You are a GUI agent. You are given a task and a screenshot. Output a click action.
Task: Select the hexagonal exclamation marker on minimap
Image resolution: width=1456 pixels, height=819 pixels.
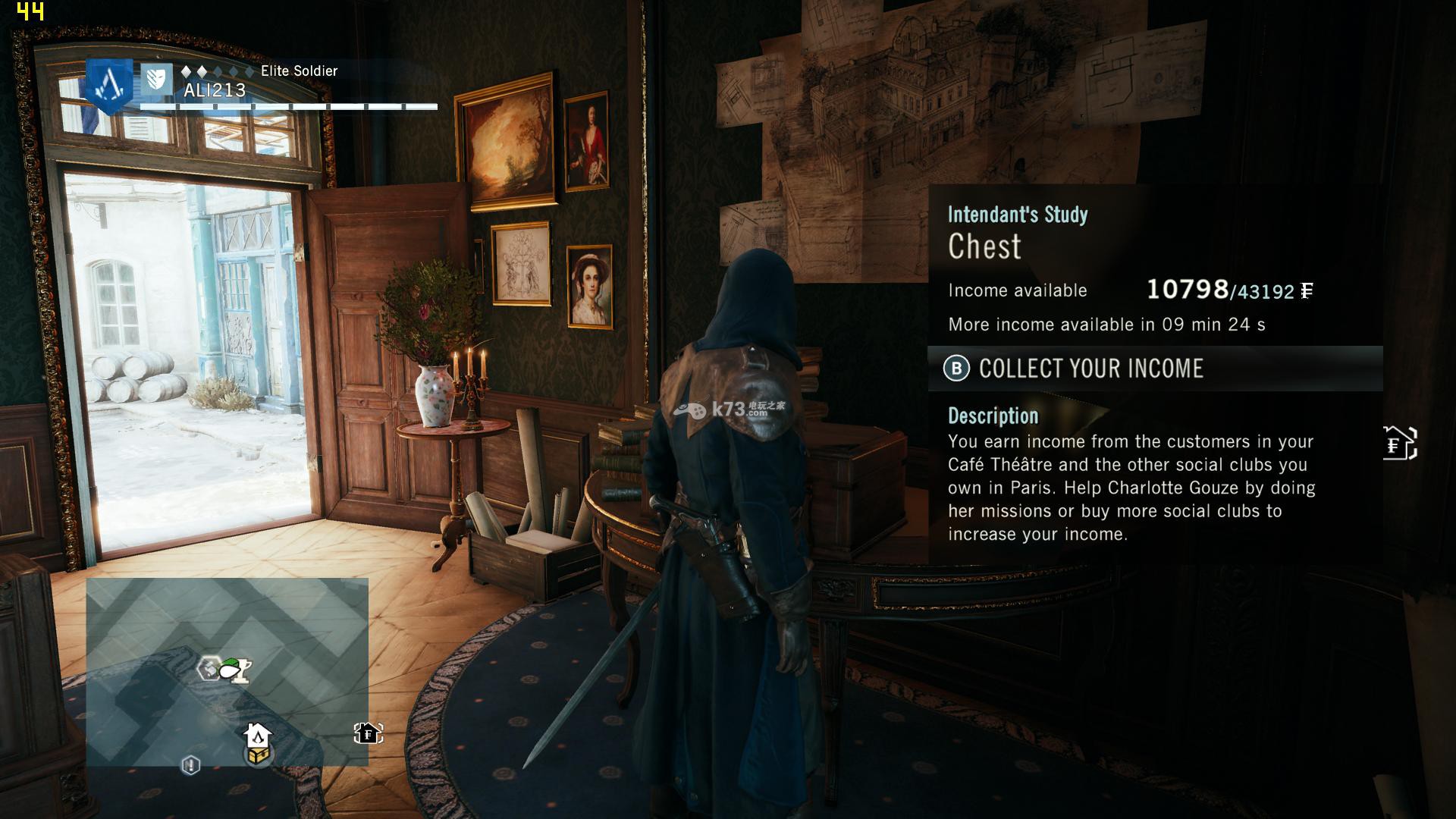click(190, 764)
